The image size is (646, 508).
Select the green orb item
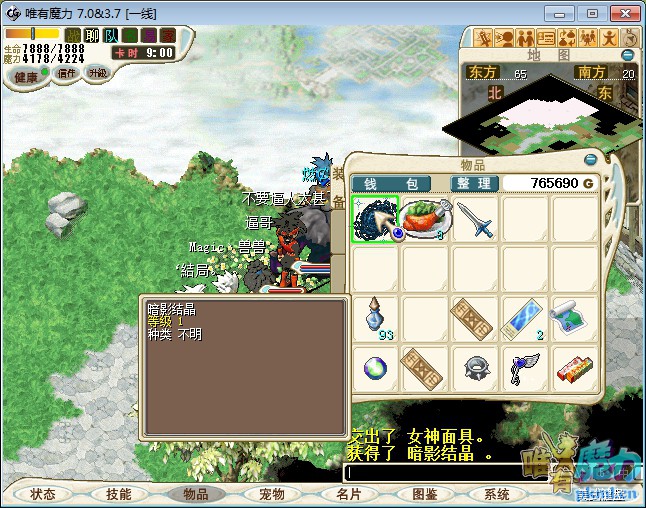click(375, 368)
